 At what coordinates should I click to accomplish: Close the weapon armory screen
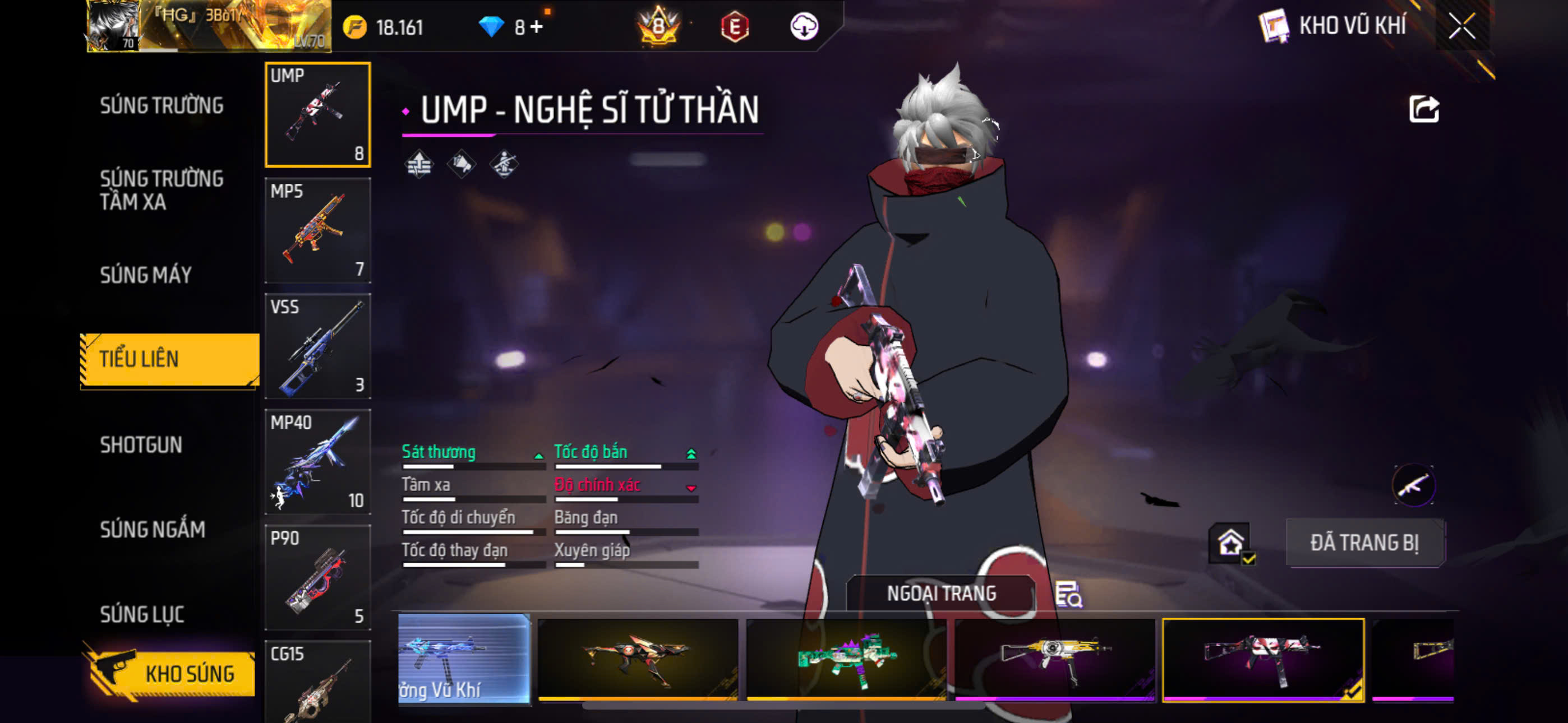[x=1462, y=26]
